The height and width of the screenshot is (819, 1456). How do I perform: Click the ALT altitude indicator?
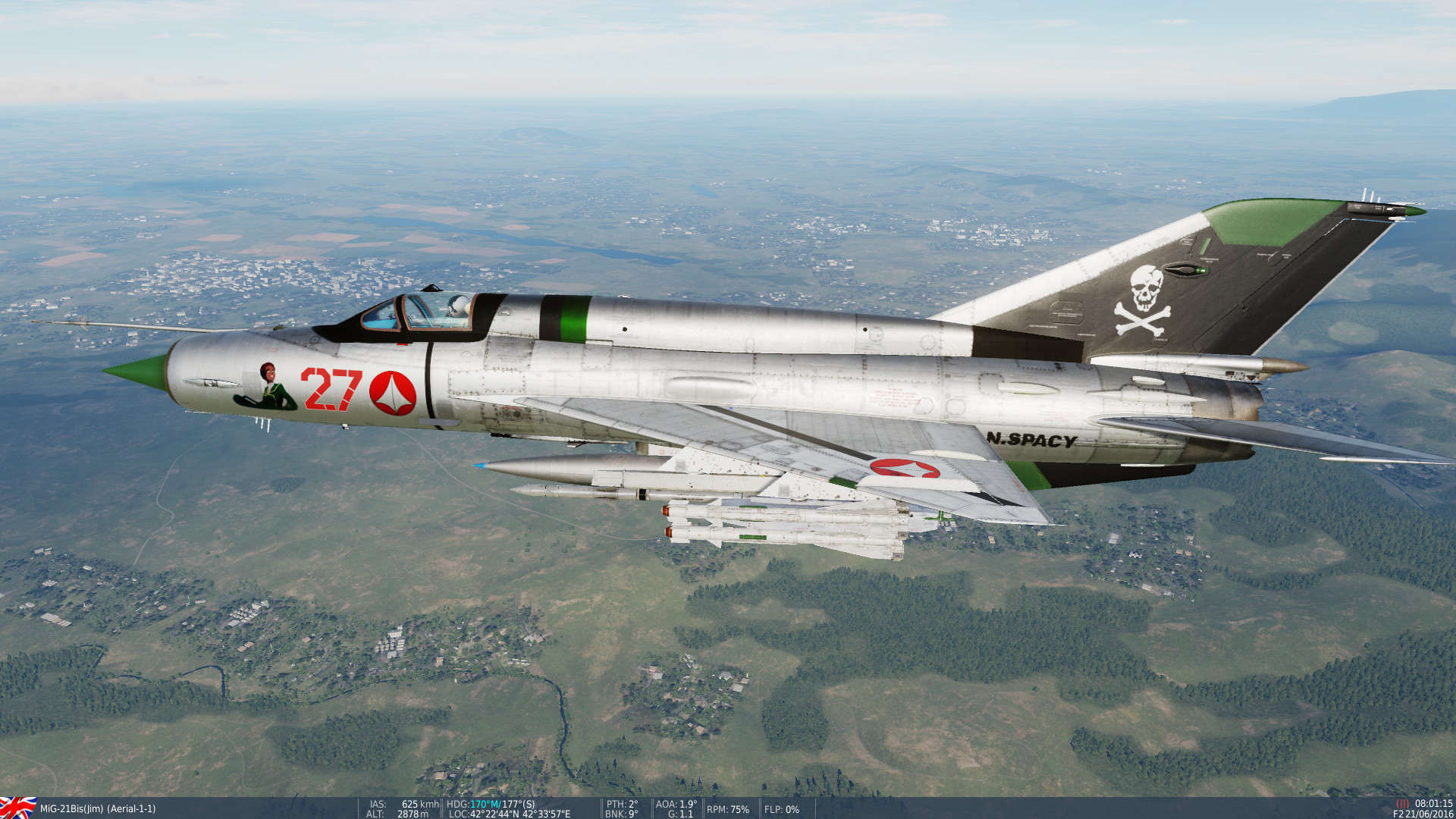point(394,813)
